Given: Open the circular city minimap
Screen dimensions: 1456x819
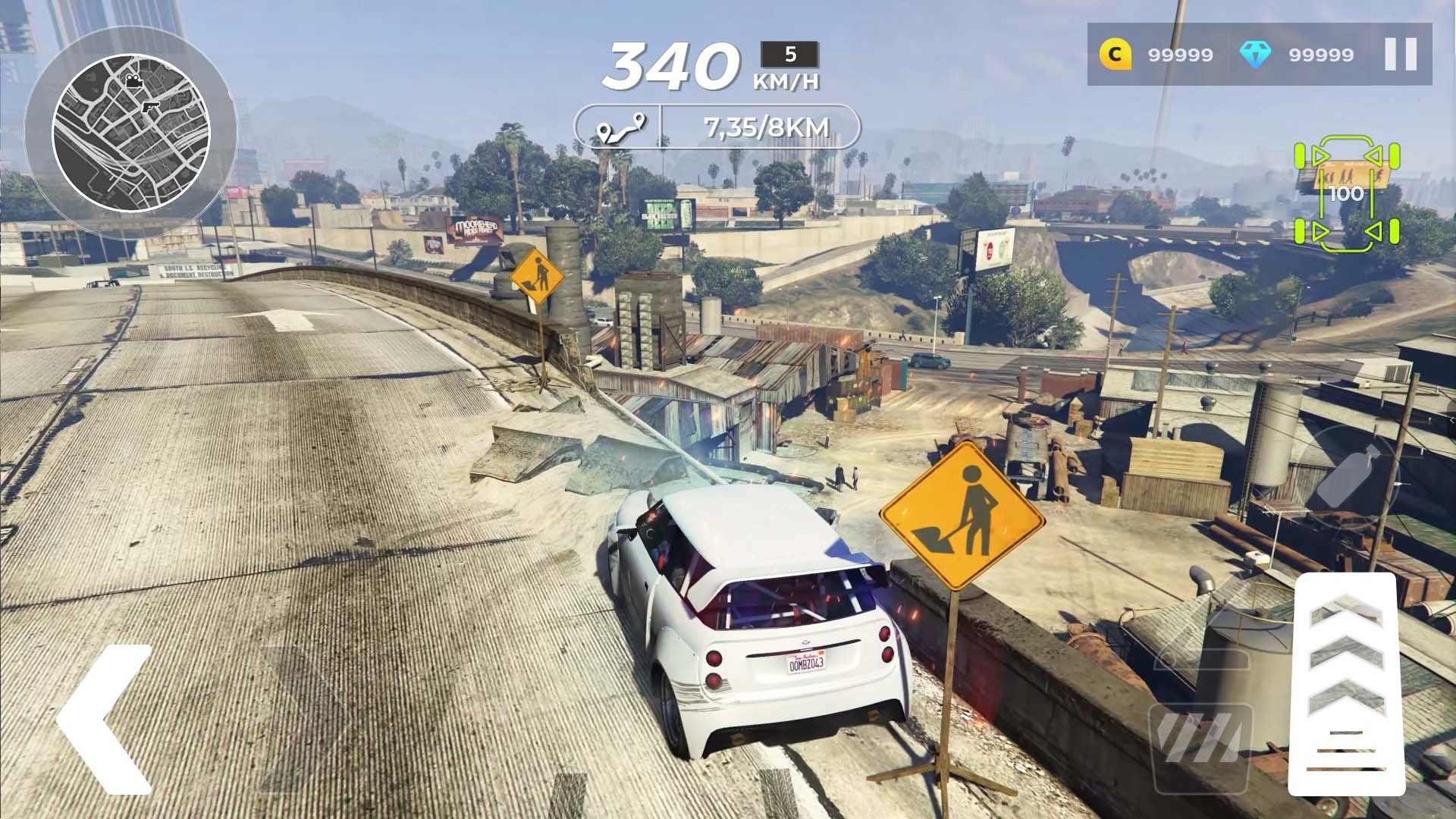Looking at the screenshot, I should 130,133.
